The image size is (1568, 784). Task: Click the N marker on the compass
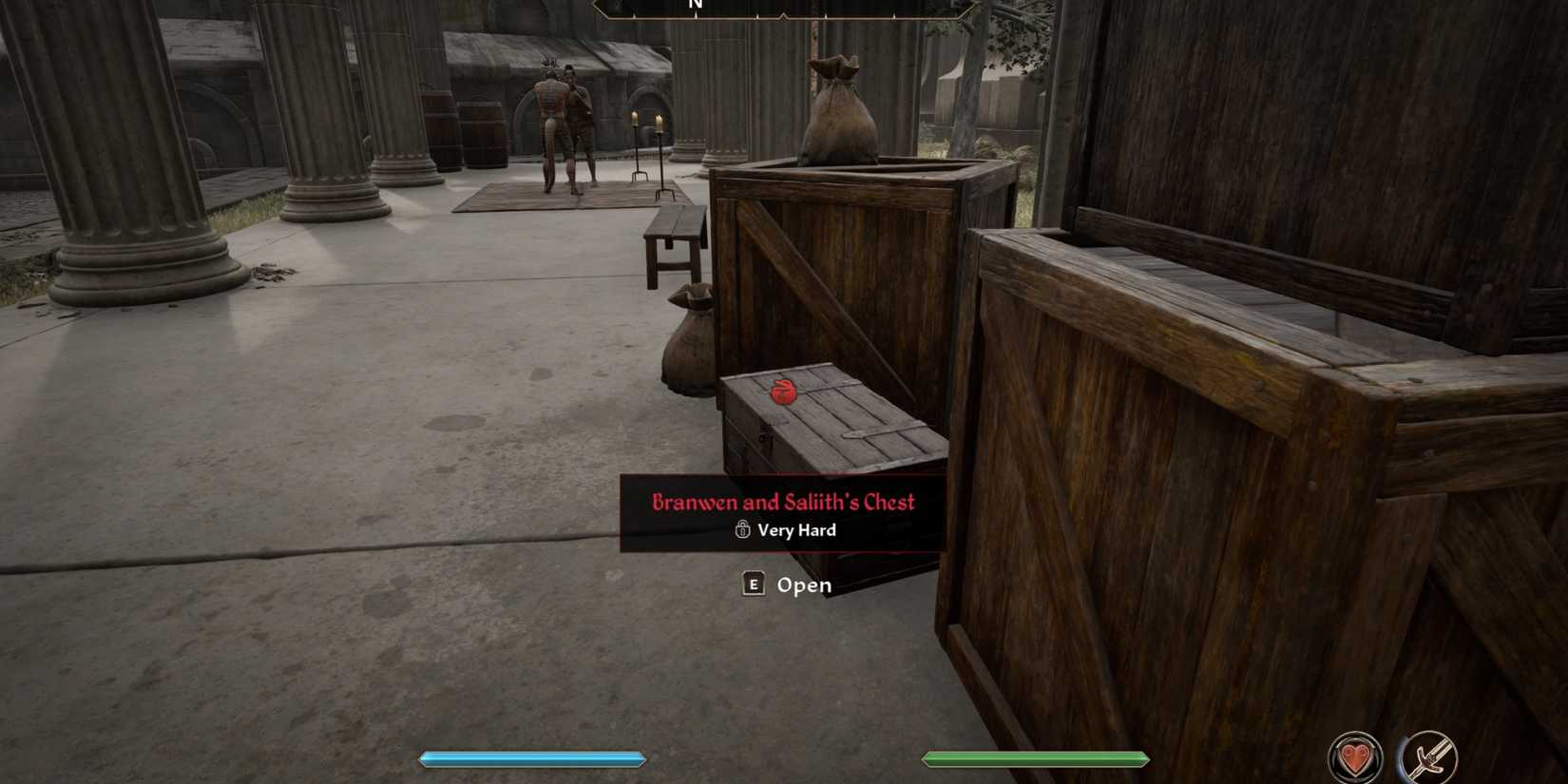[695, 5]
